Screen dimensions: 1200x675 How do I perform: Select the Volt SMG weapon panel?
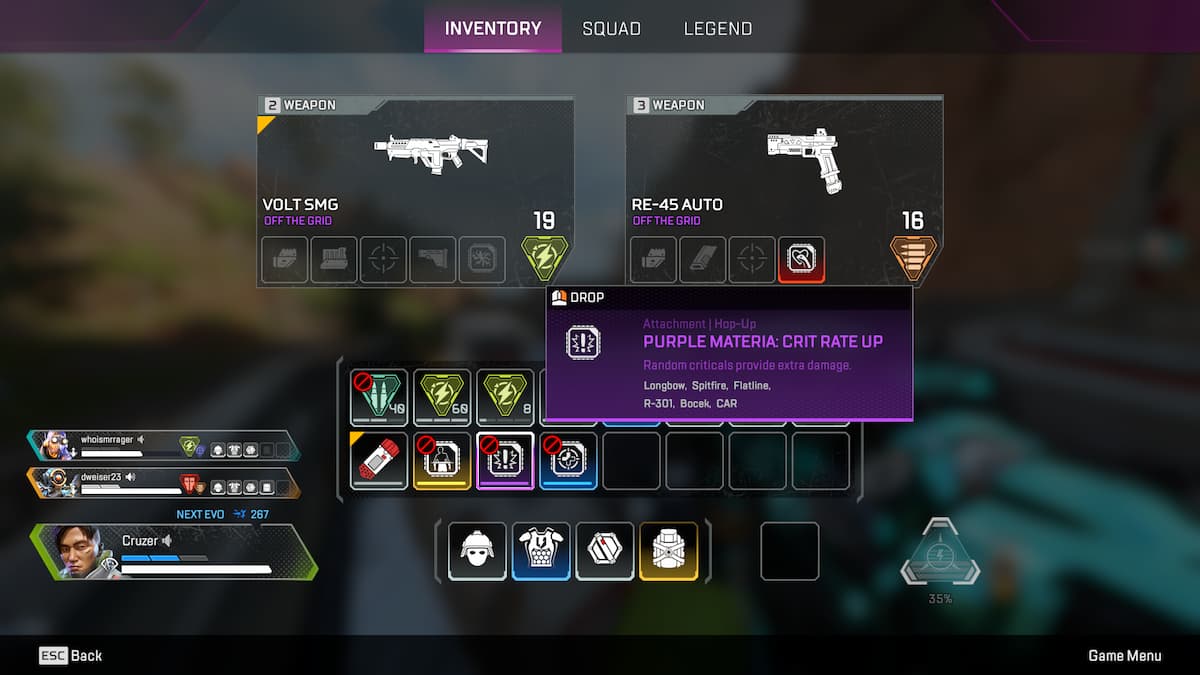click(x=415, y=165)
